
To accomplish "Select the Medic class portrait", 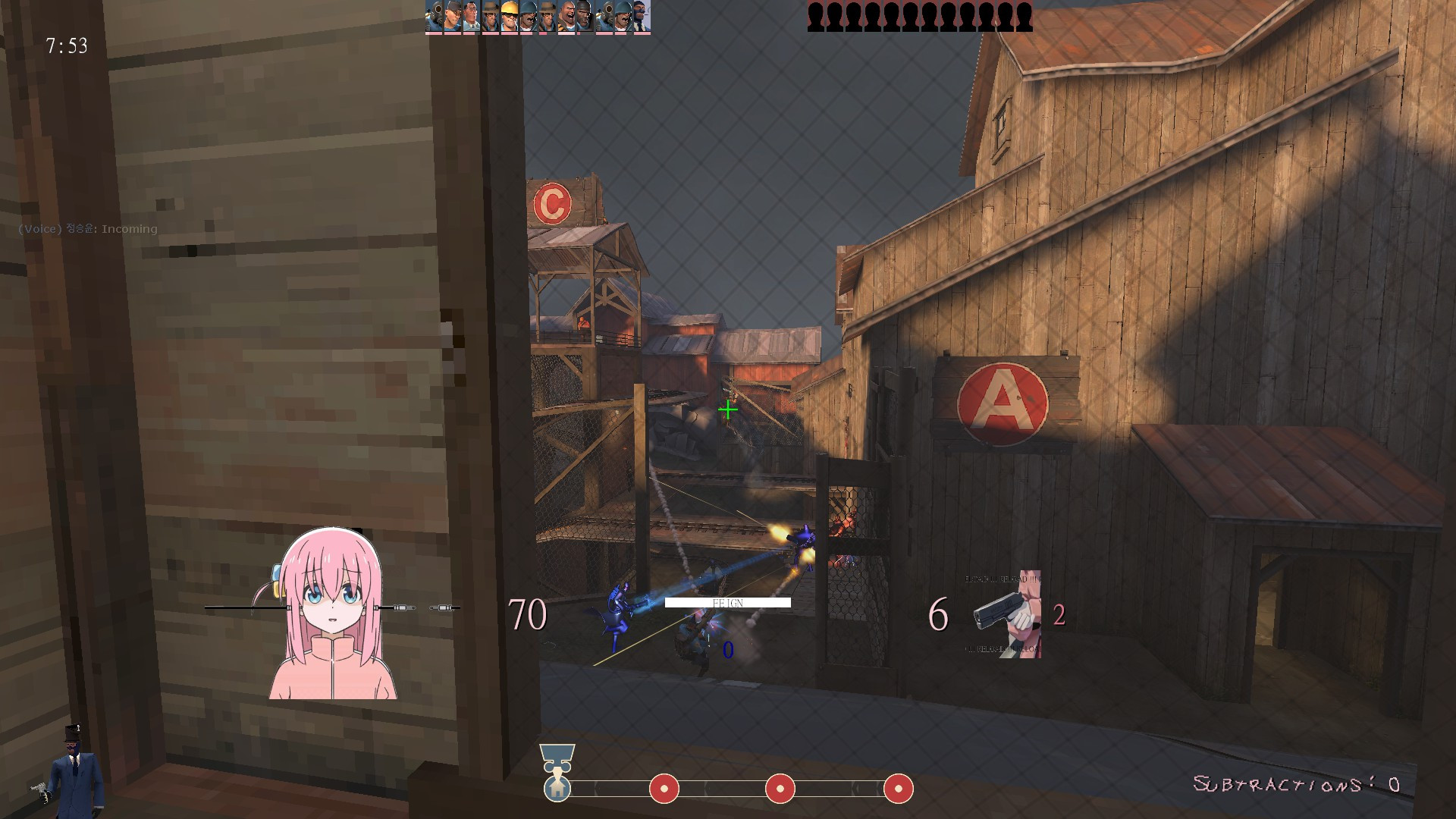I will tap(471, 15).
